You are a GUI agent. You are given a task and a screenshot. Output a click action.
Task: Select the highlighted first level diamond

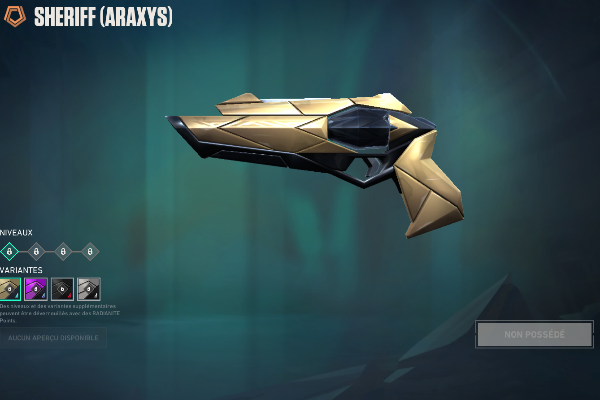coord(10,252)
